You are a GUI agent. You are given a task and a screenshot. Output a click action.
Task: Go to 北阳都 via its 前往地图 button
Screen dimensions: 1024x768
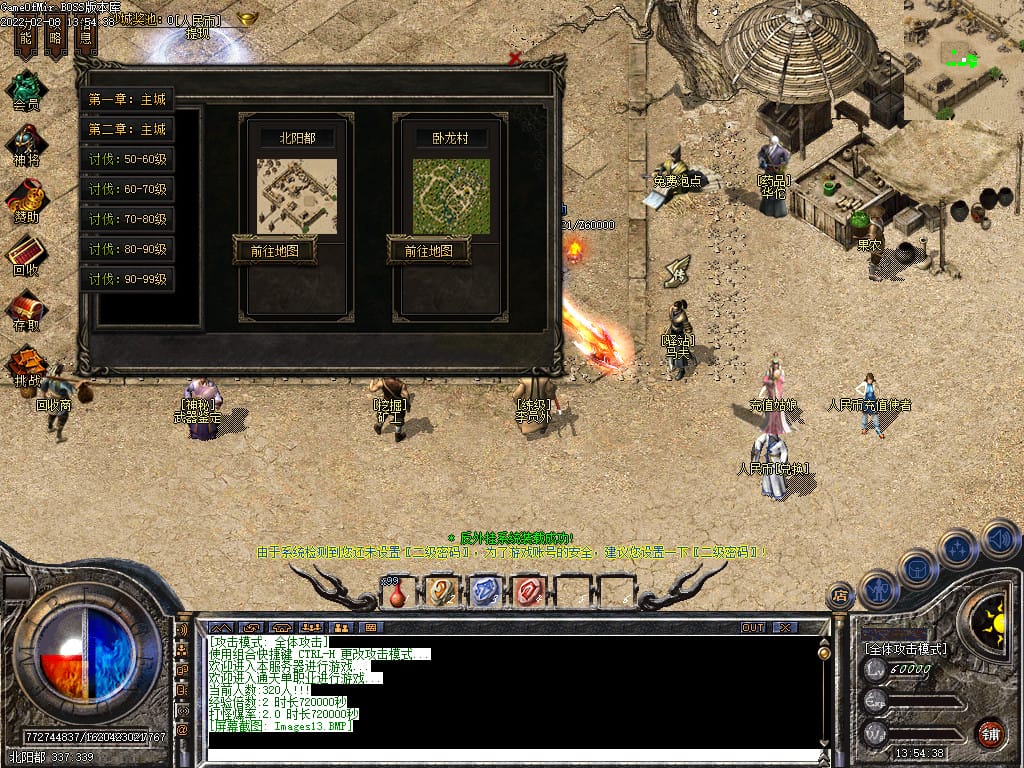(x=274, y=250)
